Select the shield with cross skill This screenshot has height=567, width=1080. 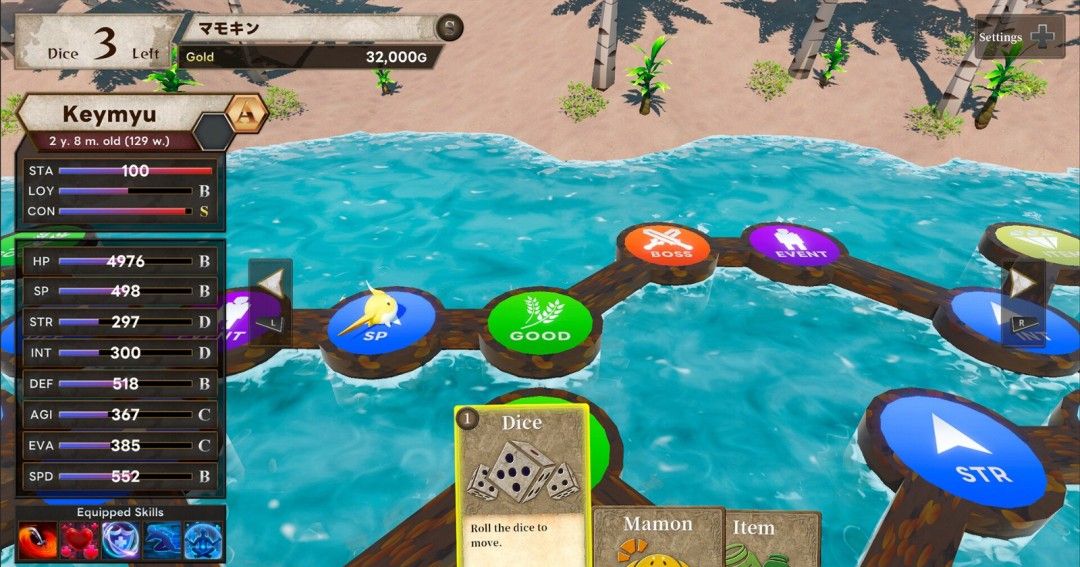[120, 541]
